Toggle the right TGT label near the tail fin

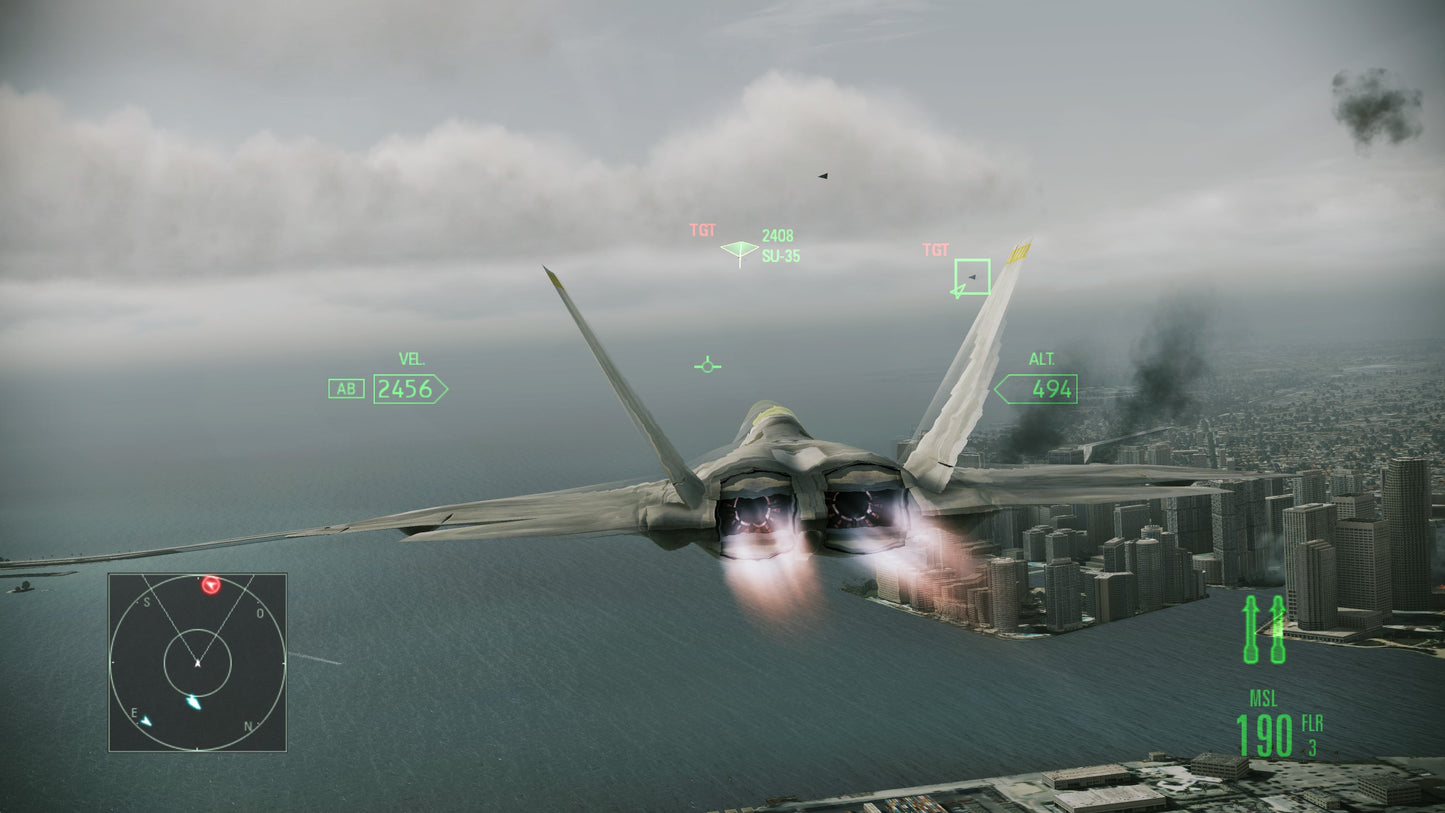click(x=936, y=250)
